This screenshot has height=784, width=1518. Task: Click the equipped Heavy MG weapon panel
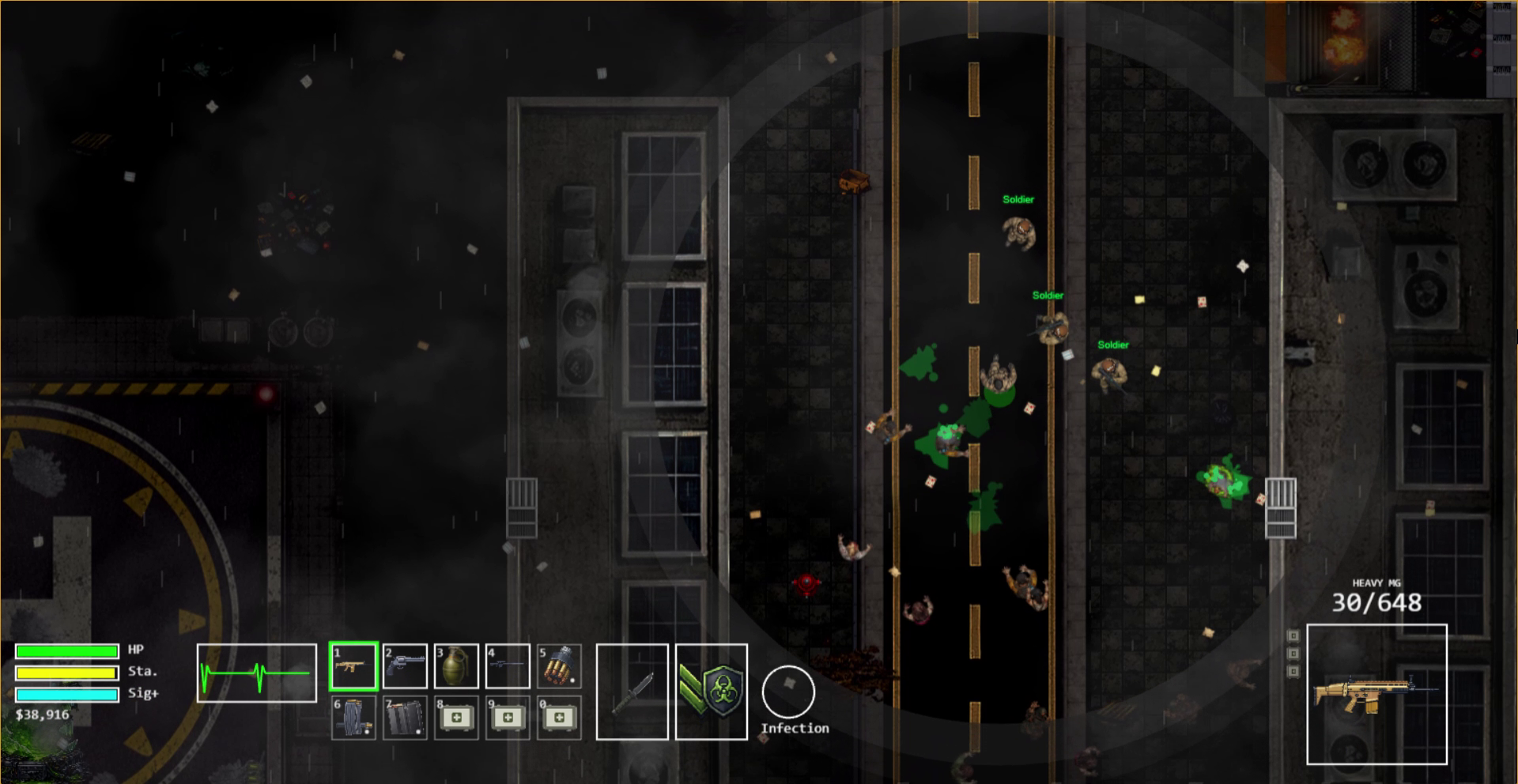pos(1376,694)
